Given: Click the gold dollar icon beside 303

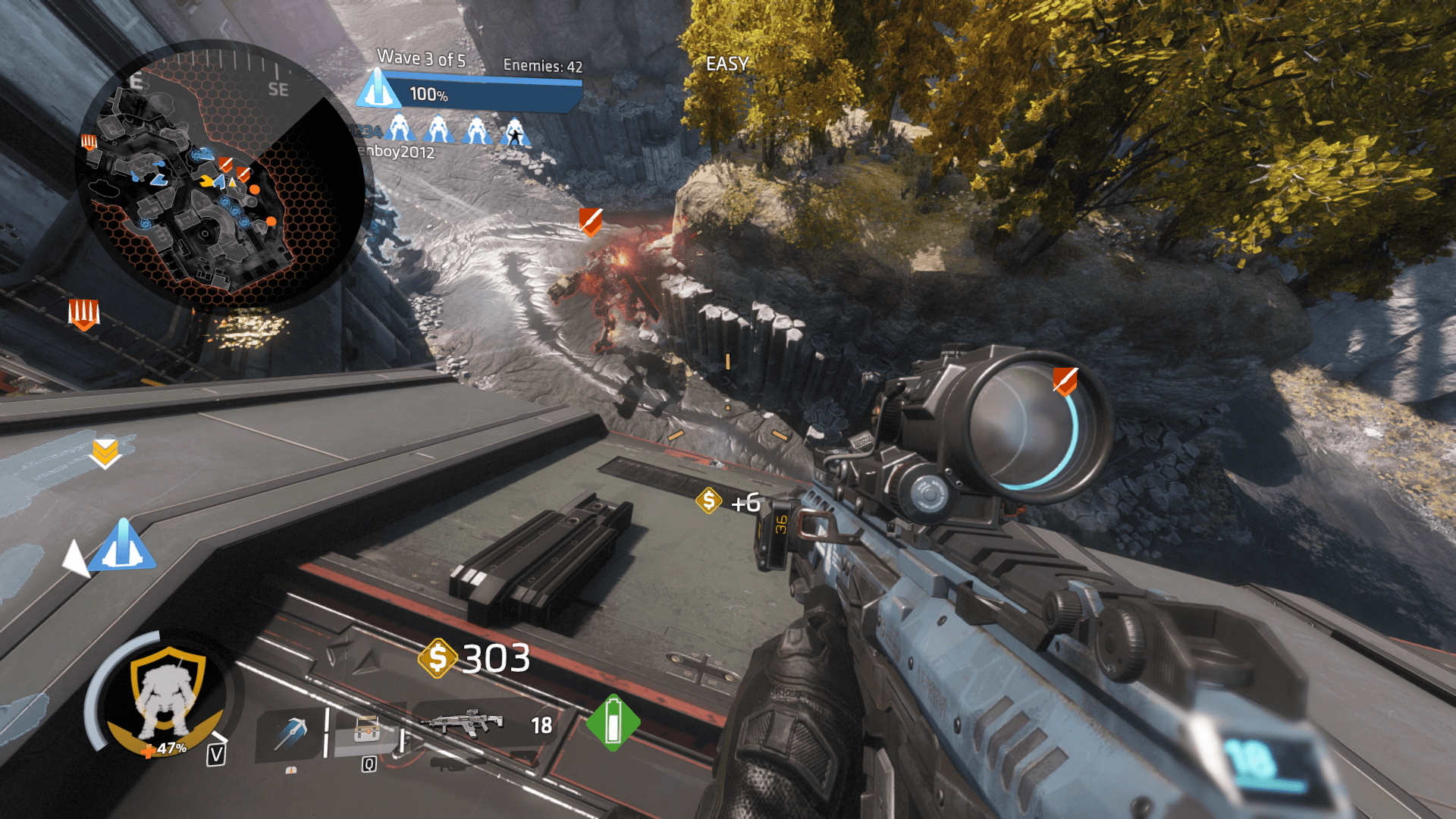Looking at the screenshot, I should pyautogui.click(x=438, y=657).
